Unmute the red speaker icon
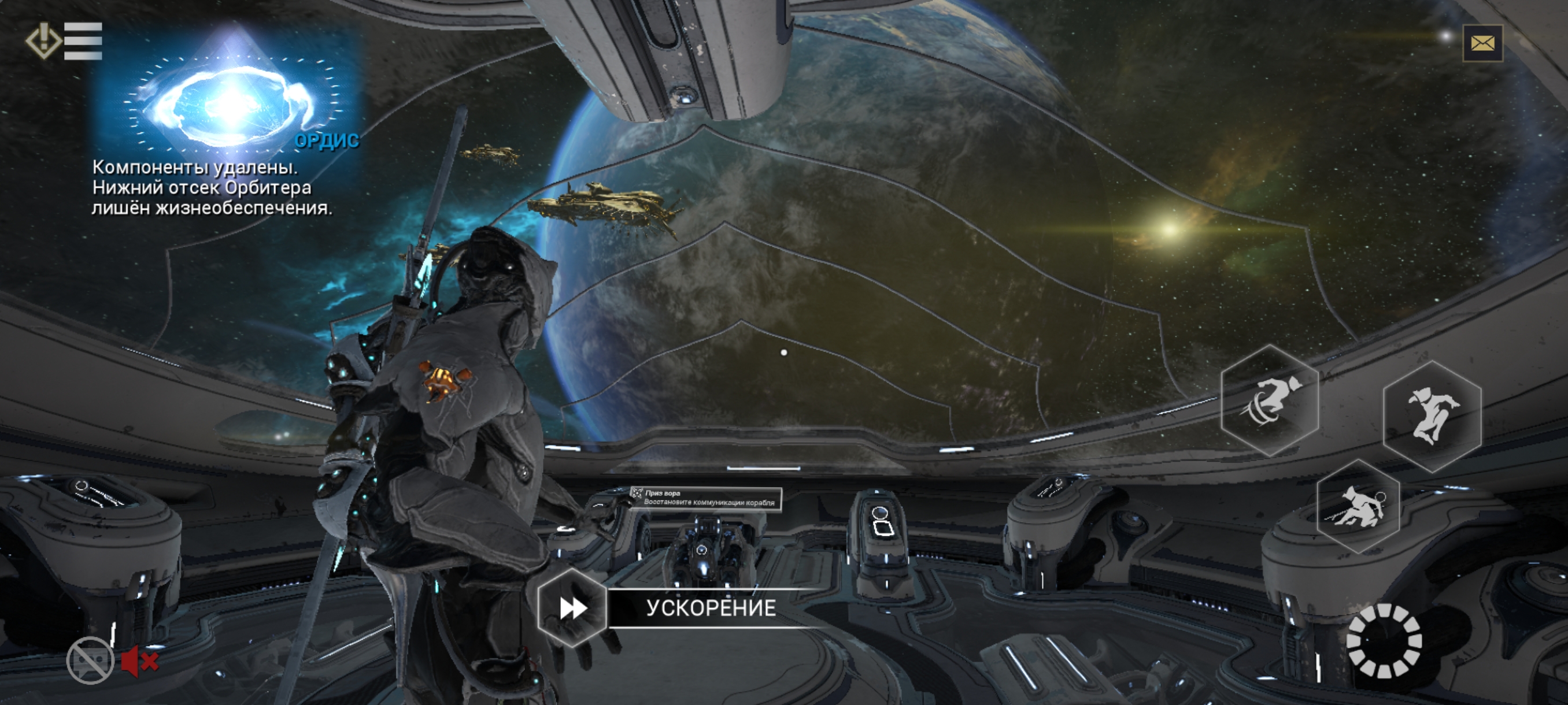1568x705 pixels. click(x=139, y=661)
